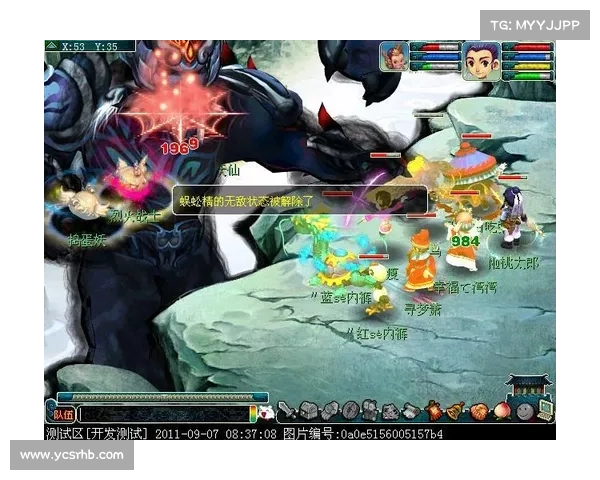Open the www.ycsrhb.com website link

(x=72, y=455)
